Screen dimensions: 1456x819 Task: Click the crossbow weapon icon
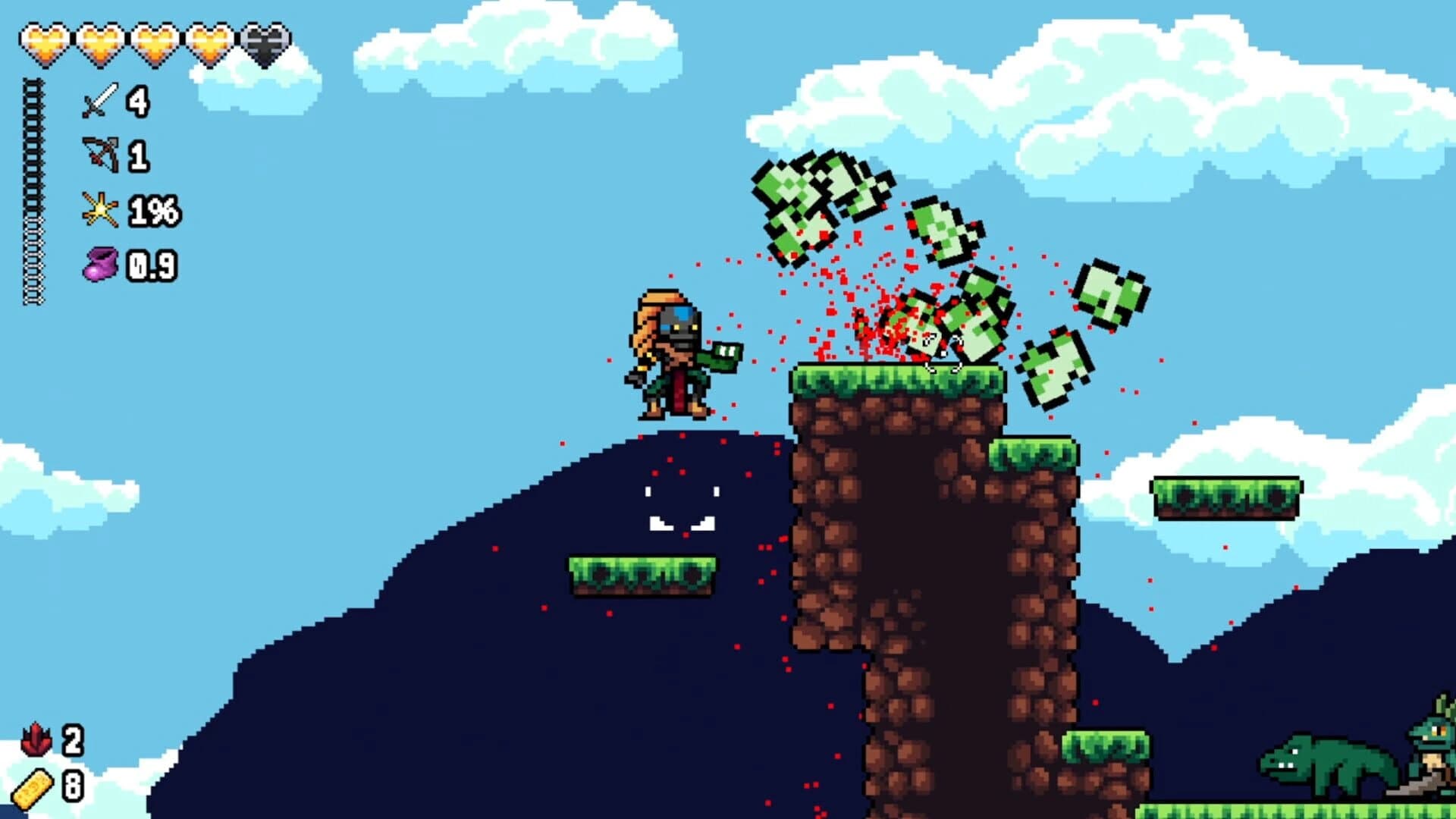99,153
